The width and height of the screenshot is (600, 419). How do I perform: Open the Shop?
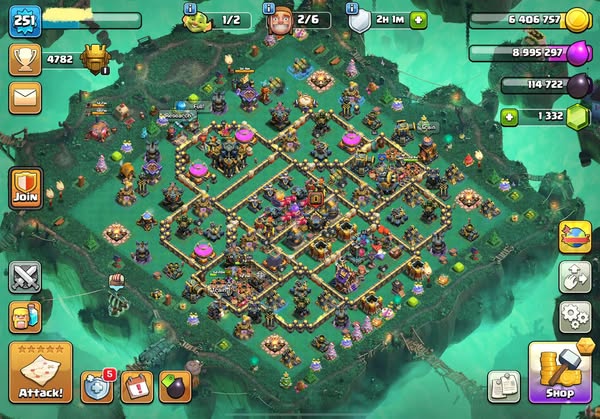[557, 373]
